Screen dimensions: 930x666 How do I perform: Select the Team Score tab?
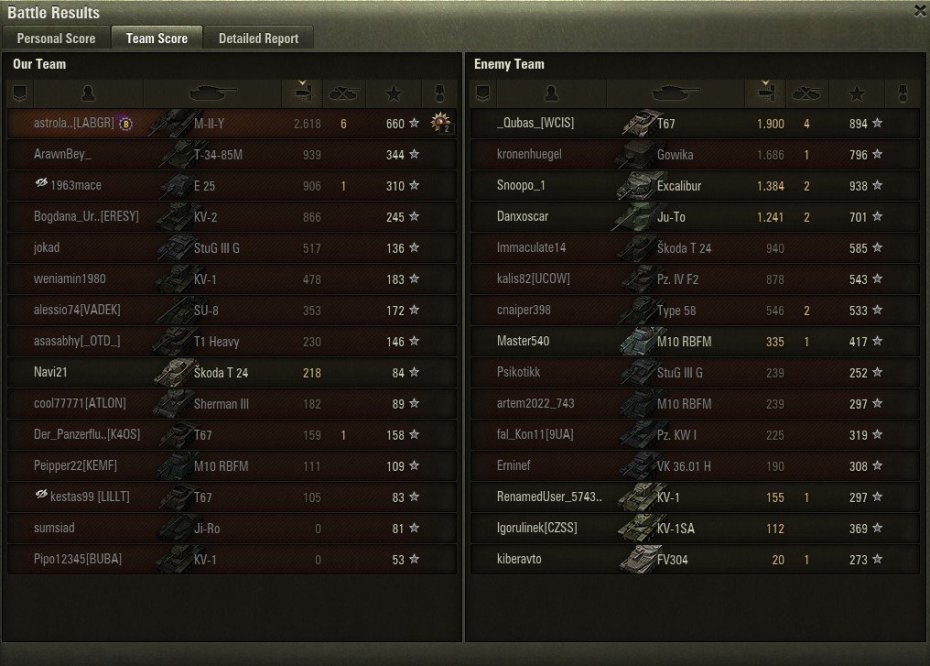[x=157, y=39]
